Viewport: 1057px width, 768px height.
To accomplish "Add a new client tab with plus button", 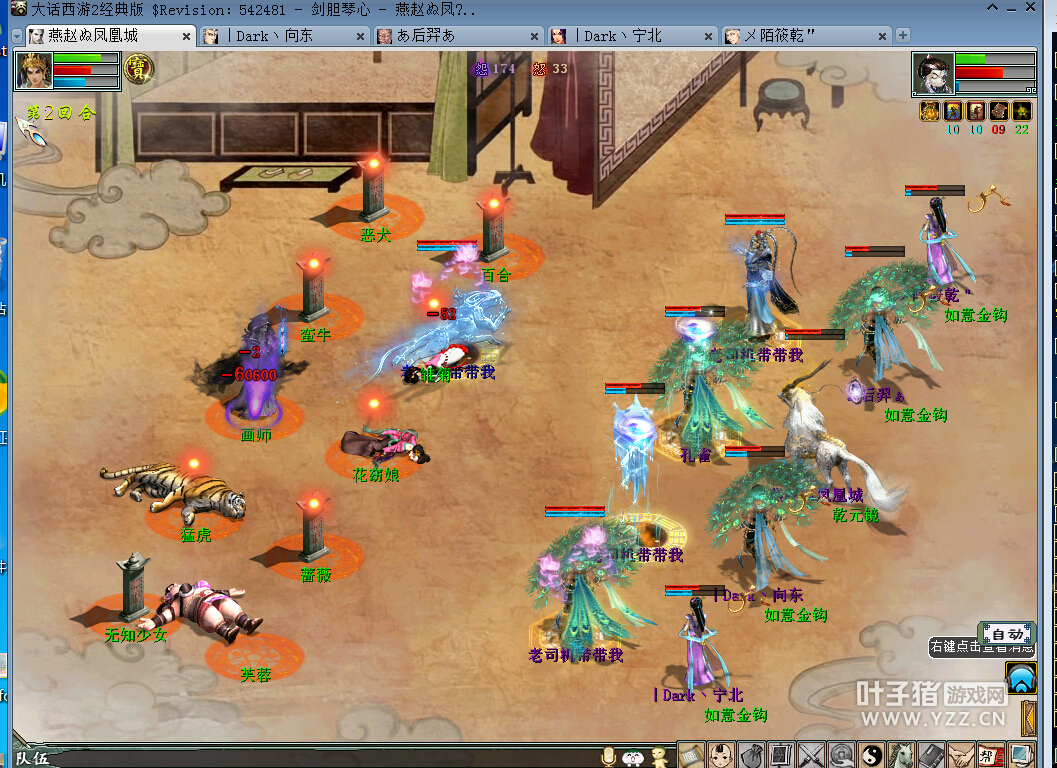I will click(903, 35).
